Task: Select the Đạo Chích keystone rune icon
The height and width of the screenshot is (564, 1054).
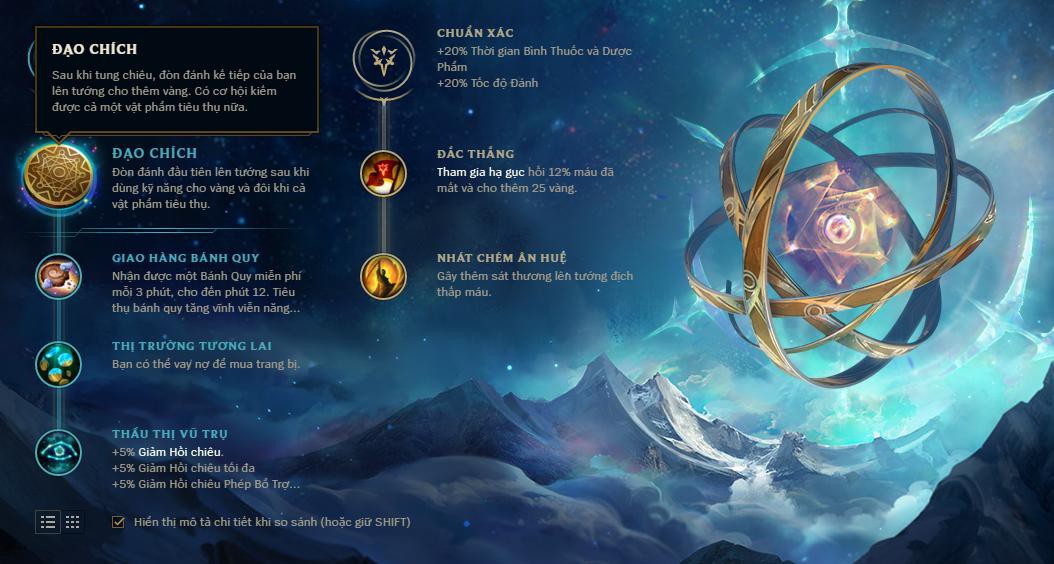Action: pos(58,175)
